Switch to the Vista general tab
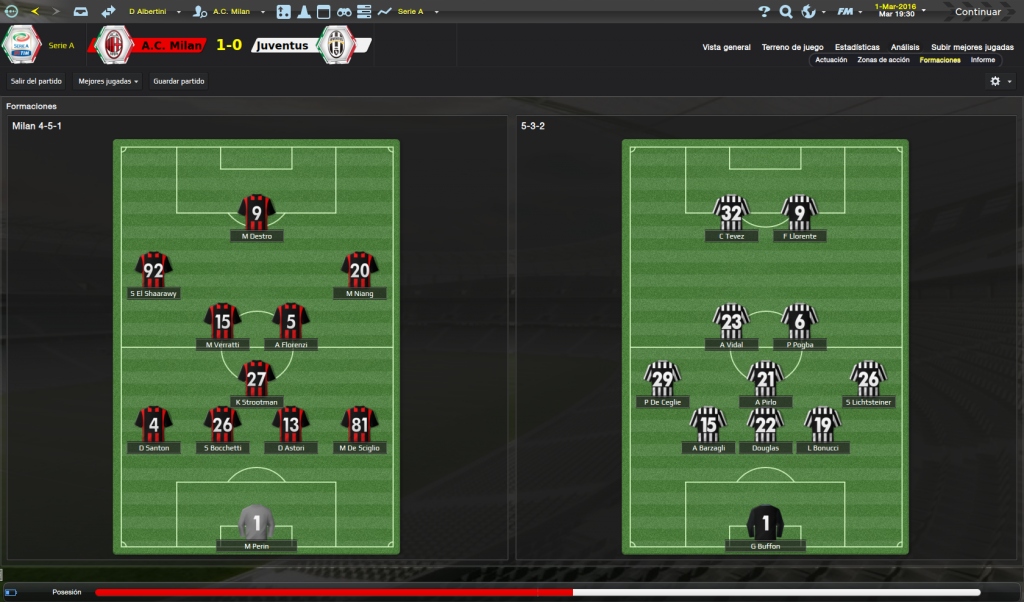The width and height of the screenshot is (1024, 602). [x=726, y=47]
